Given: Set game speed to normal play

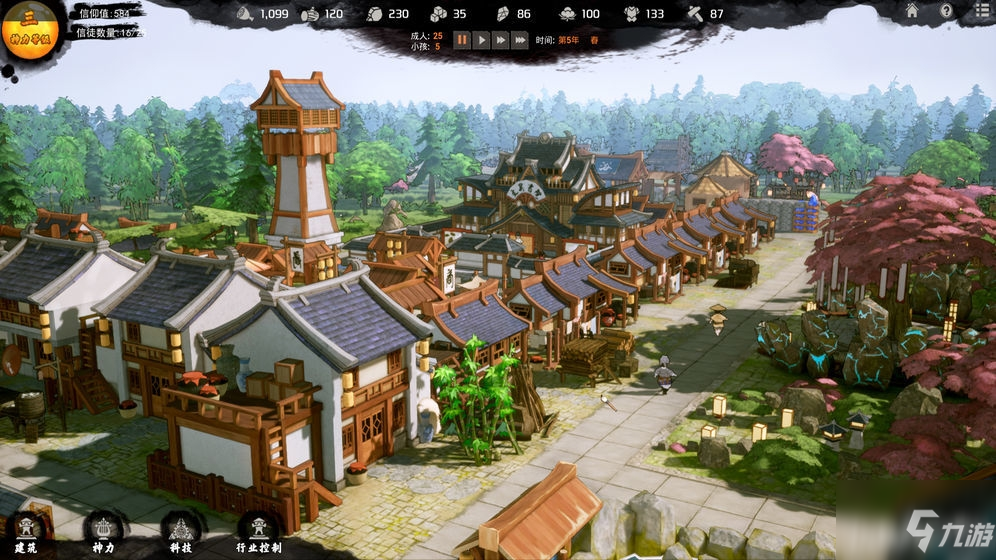Looking at the screenshot, I should pos(481,40).
